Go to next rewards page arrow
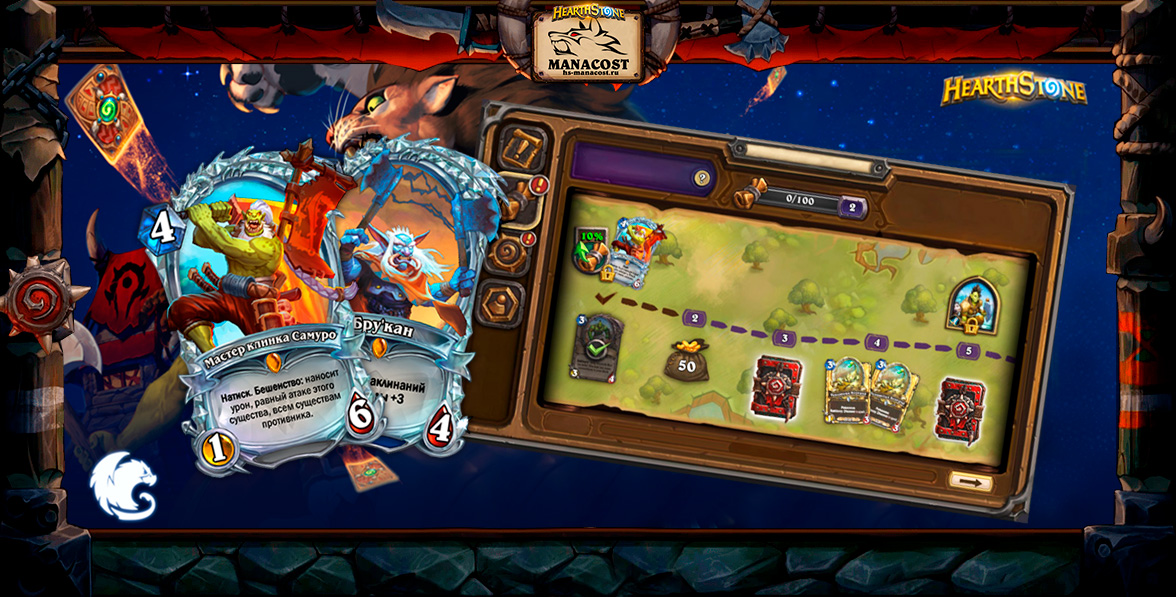The height and width of the screenshot is (597, 1176). [969, 481]
